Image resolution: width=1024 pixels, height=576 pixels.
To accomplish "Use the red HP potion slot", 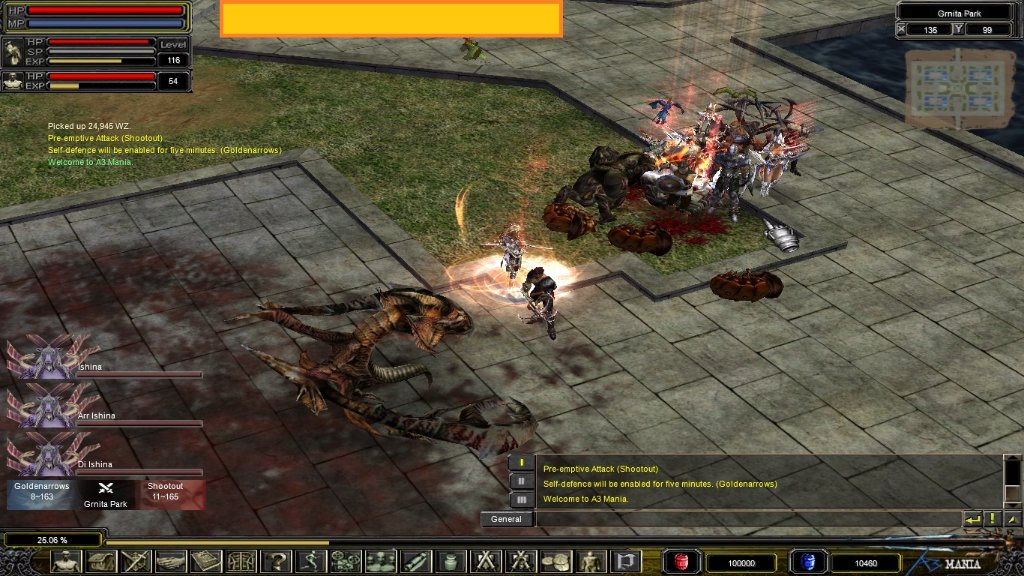I will [x=682, y=563].
